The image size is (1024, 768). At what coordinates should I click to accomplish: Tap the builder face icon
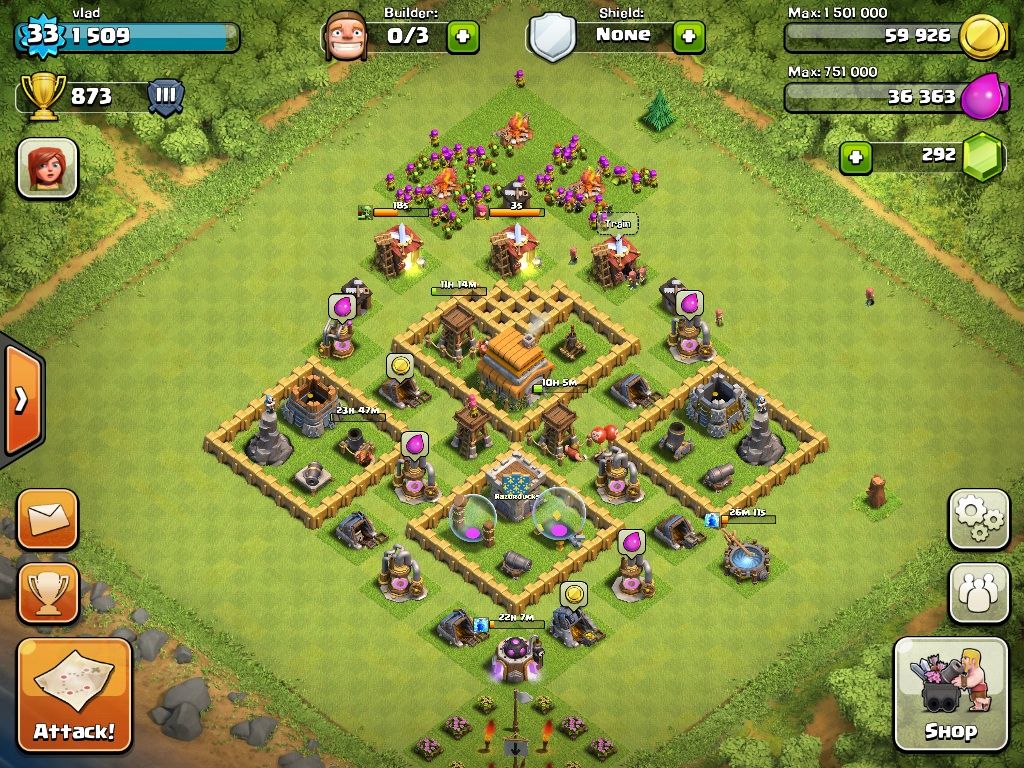[346, 37]
